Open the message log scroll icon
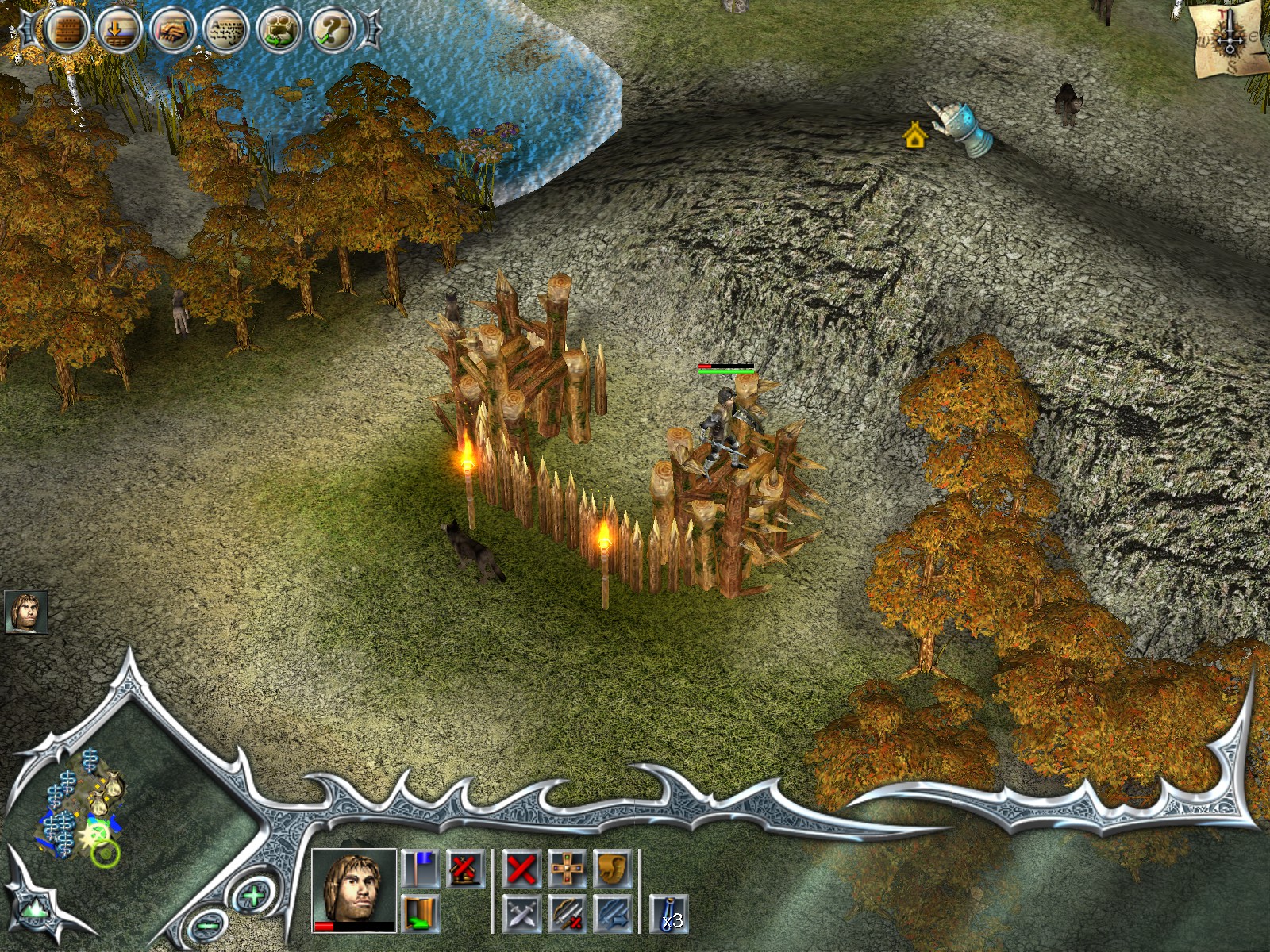 226,31
